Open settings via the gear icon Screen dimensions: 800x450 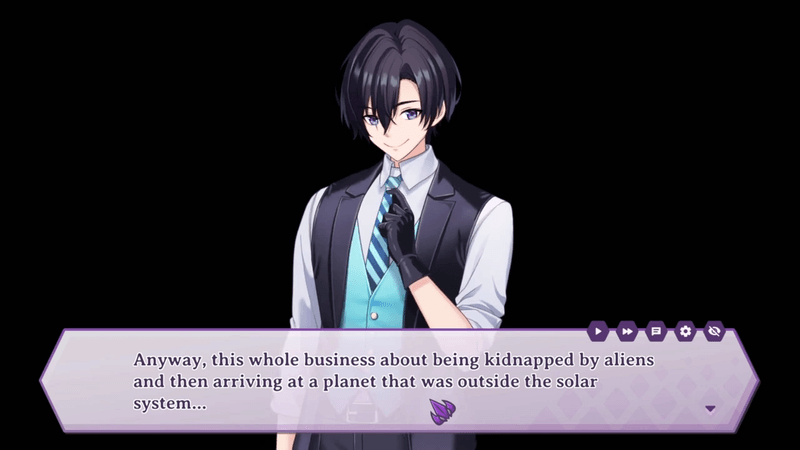coord(685,330)
